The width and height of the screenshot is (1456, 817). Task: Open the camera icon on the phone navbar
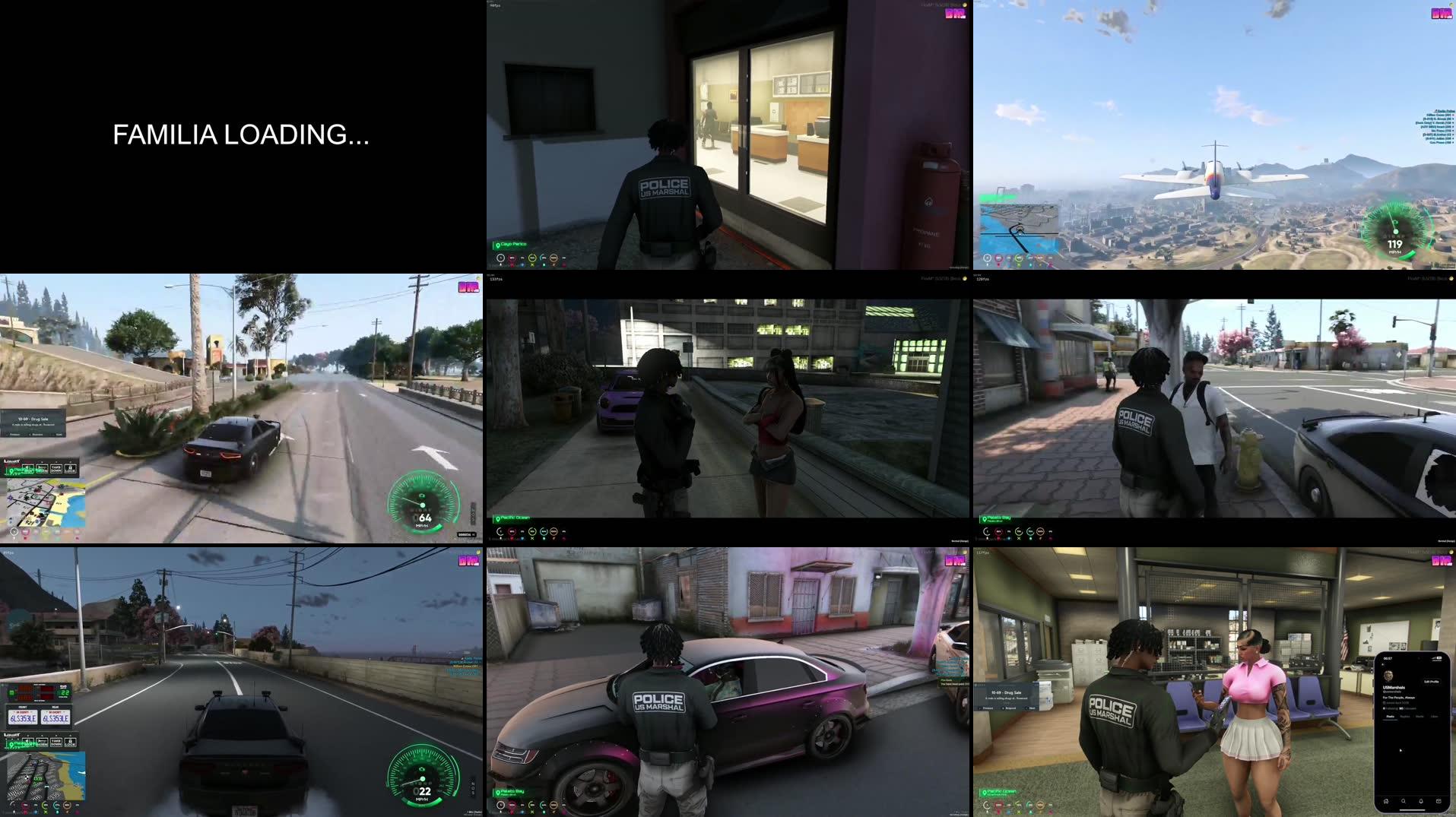pyautogui.click(x=1439, y=800)
